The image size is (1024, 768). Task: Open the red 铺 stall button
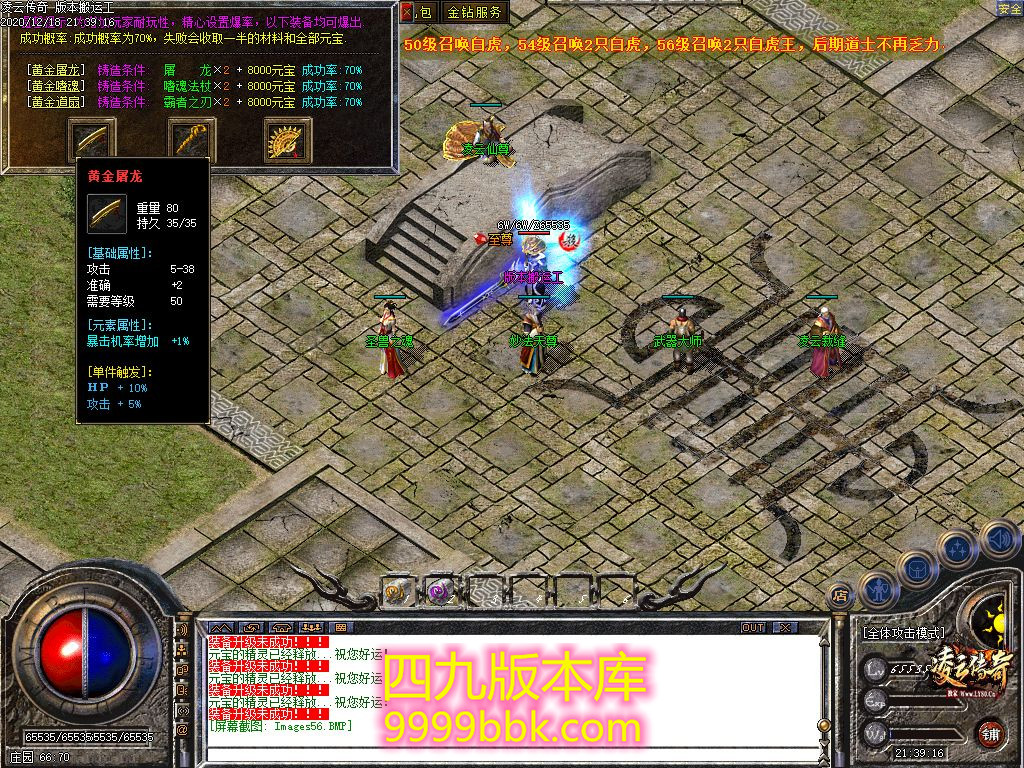tap(990, 733)
